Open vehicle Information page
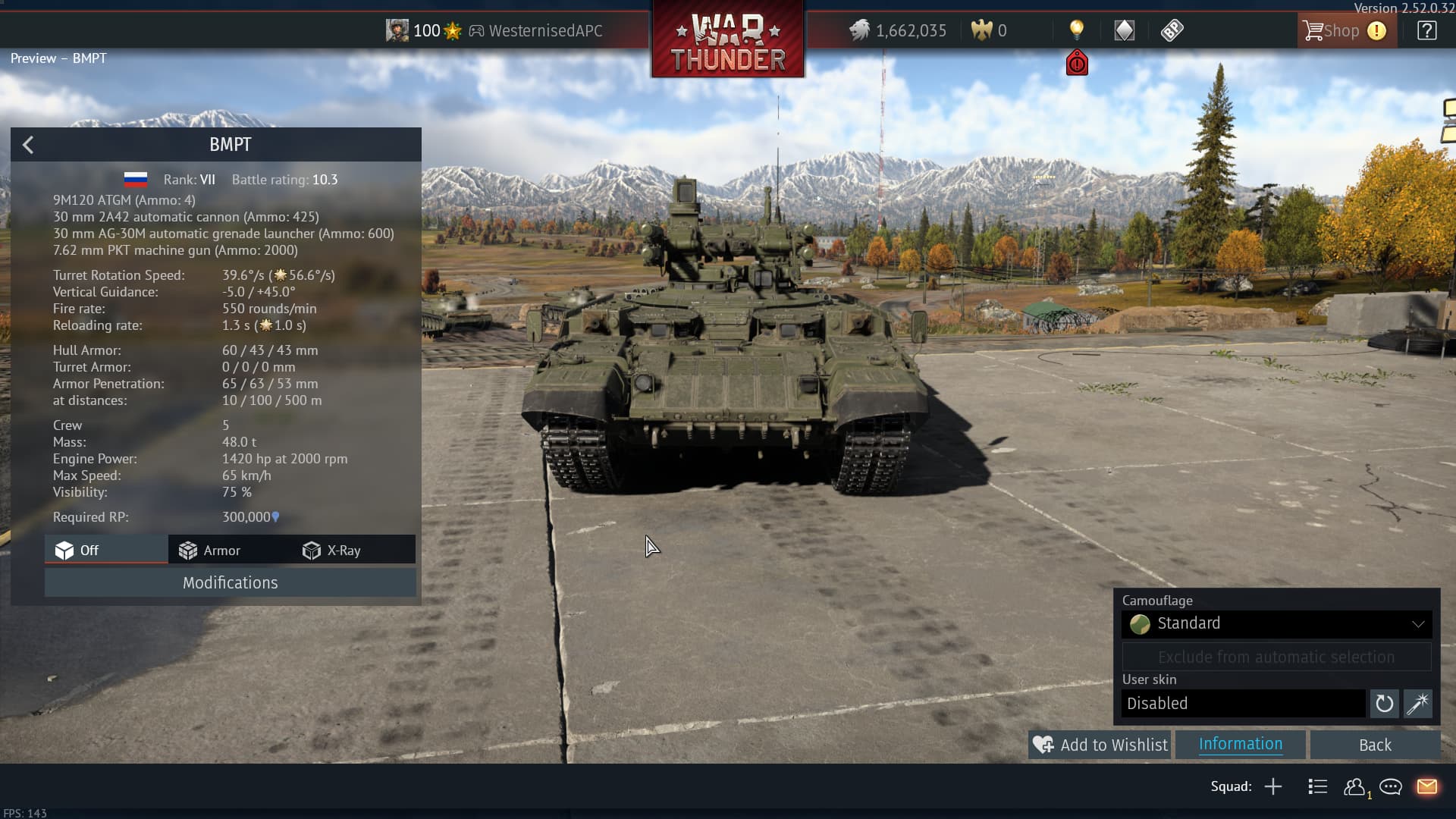Screen dimensions: 1456x819 click(1240, 745)
